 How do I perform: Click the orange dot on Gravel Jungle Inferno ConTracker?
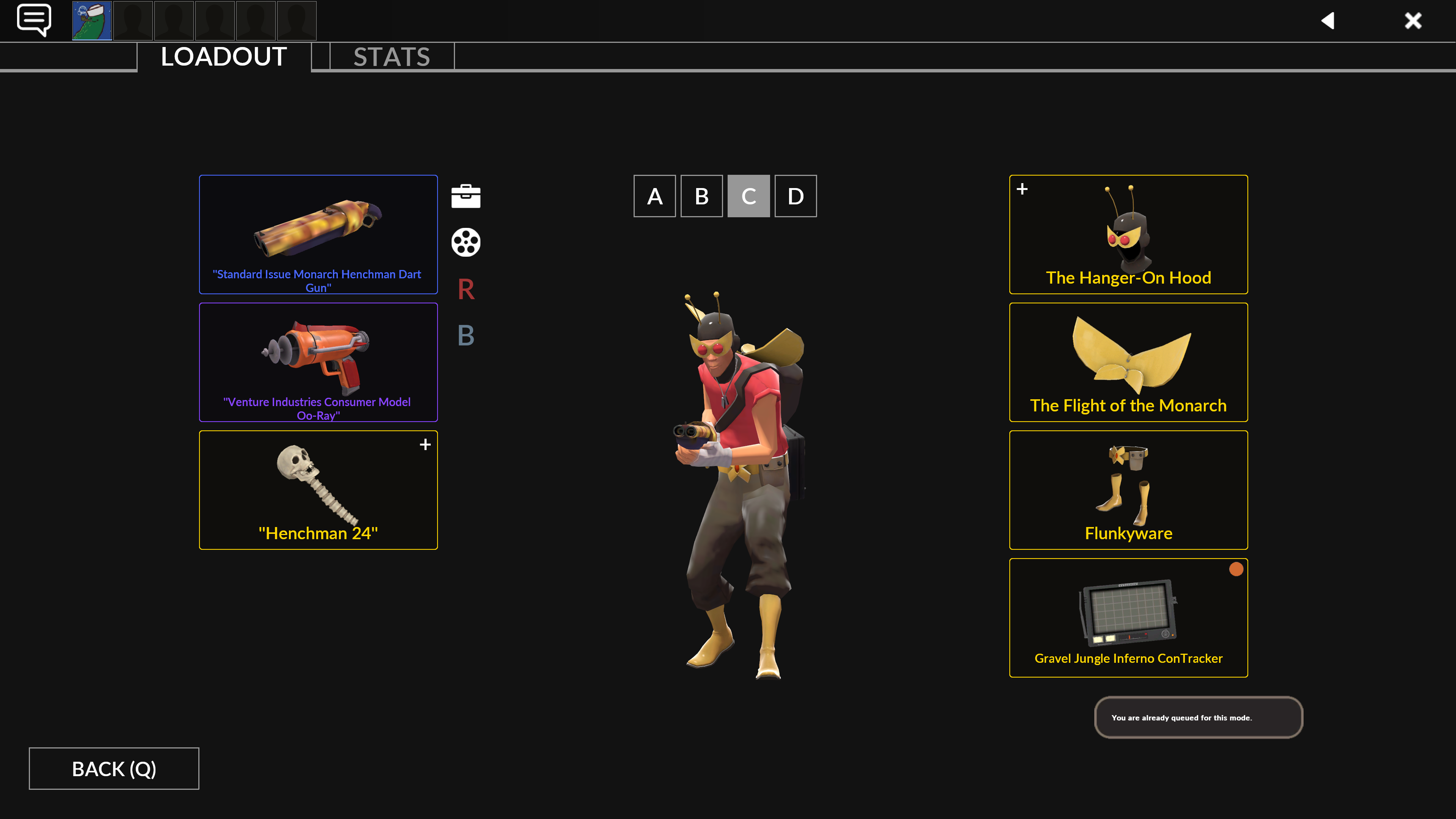pos(1236,569)
